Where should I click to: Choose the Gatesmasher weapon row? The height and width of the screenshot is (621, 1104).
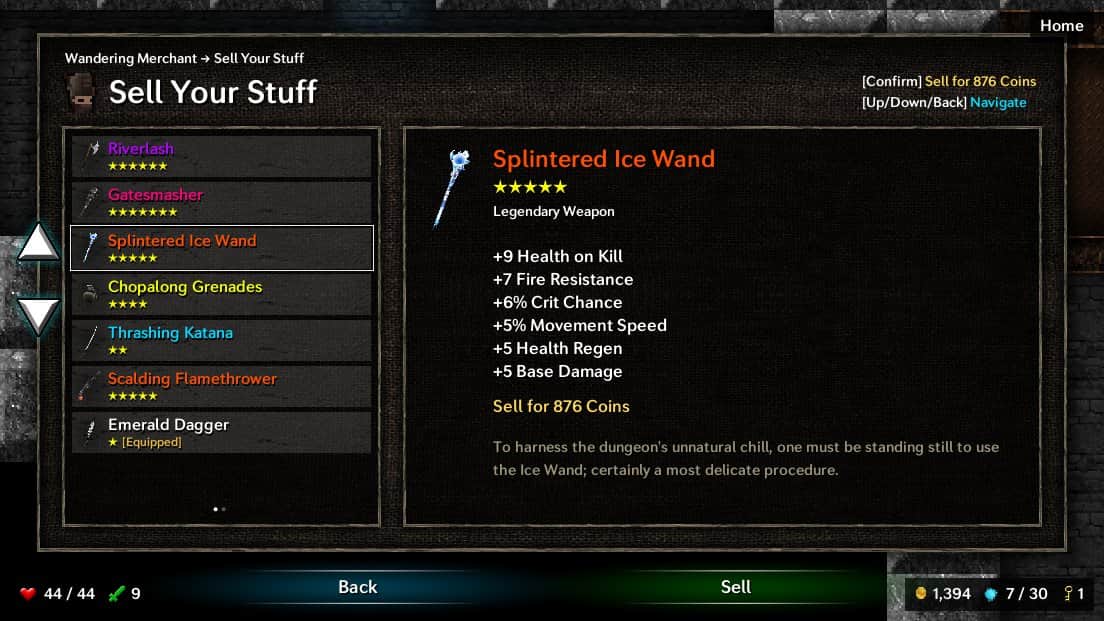221,203
